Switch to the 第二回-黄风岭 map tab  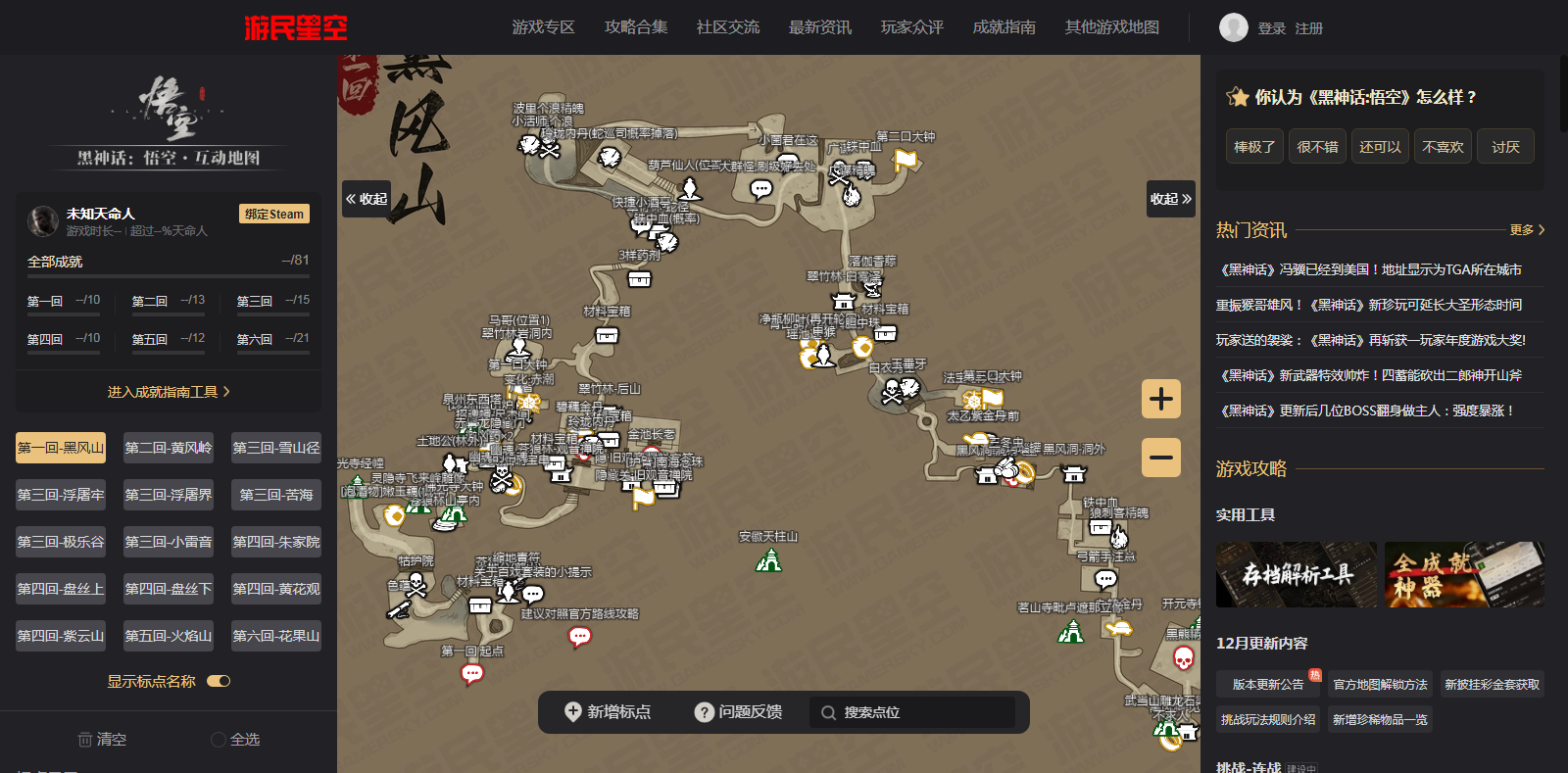168,448
